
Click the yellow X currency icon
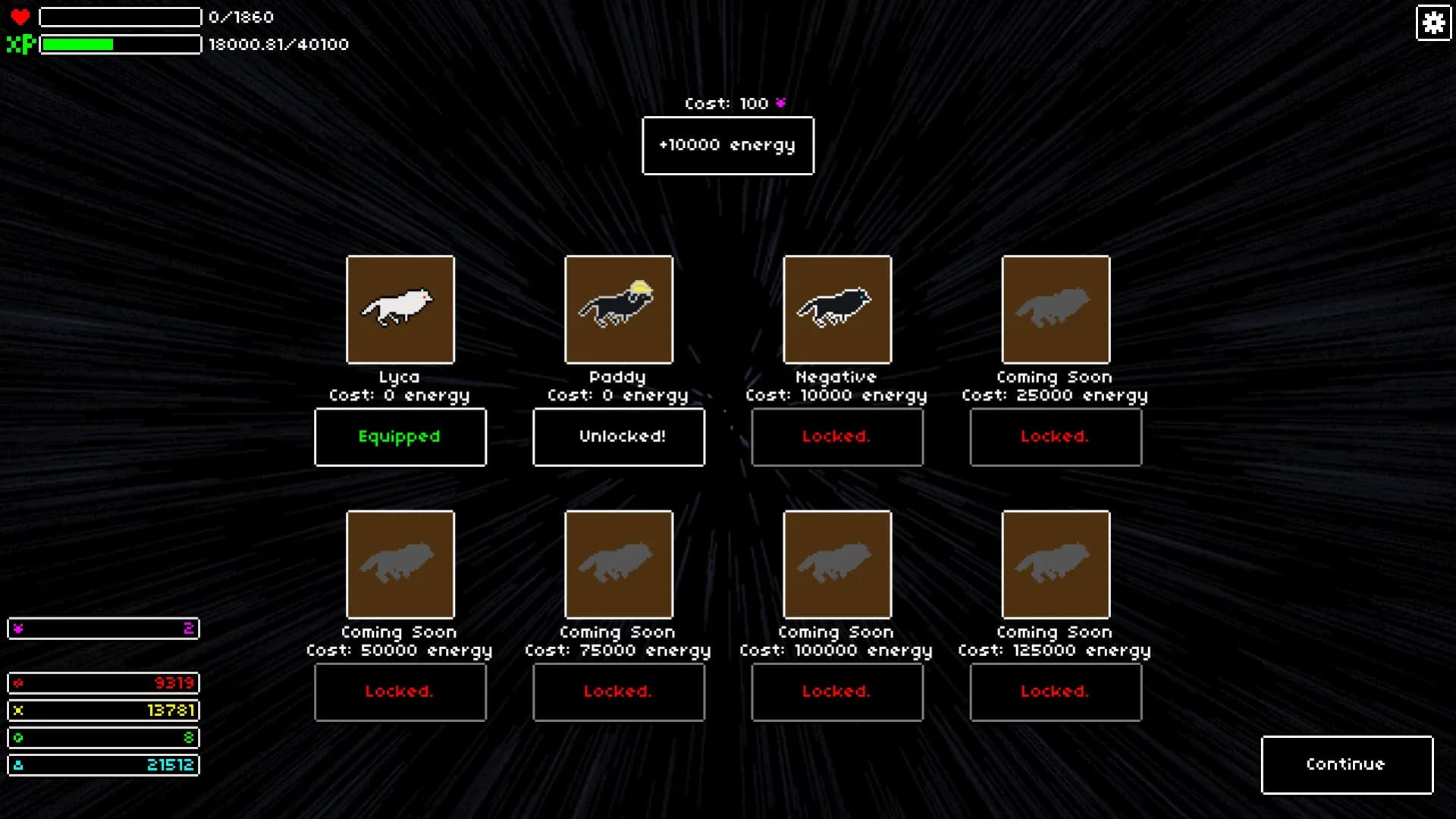18,711
